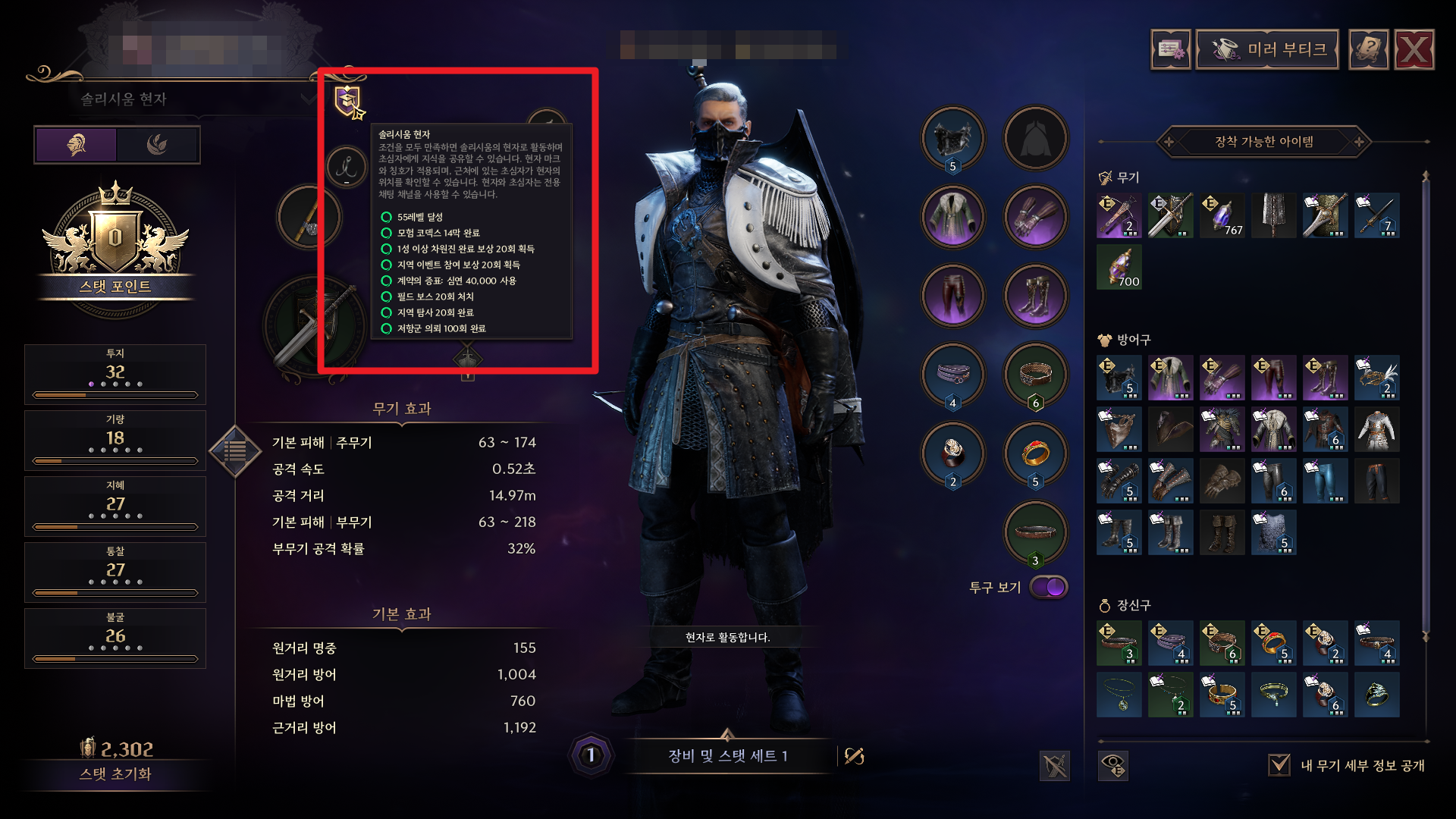Toggle the helmet visibility switch (투구 보기)
This screenshot has width=1456, height=819.
tap(1049, 587)
